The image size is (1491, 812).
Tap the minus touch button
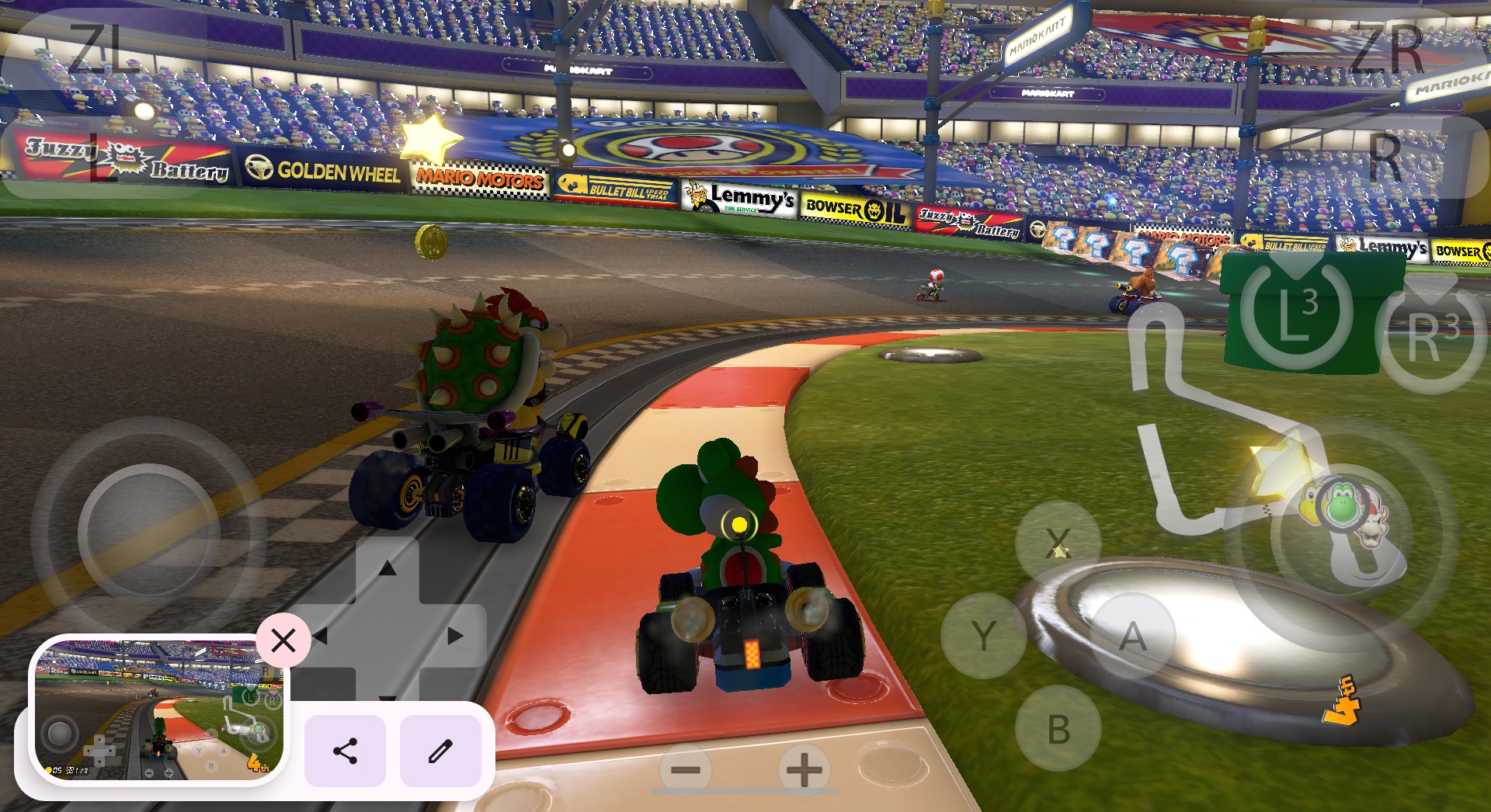685,770
